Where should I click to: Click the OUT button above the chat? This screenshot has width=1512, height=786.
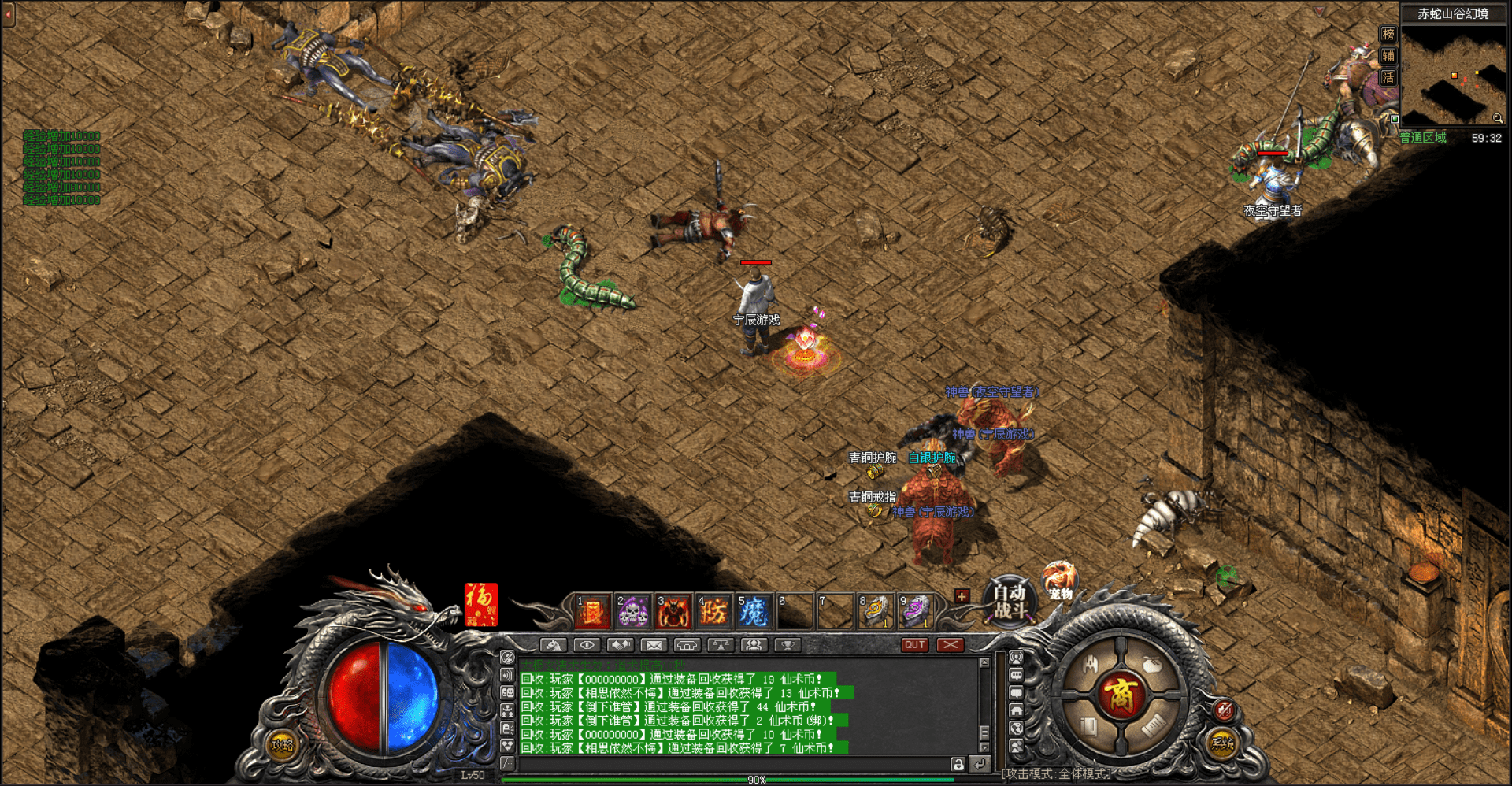[914, 645]
